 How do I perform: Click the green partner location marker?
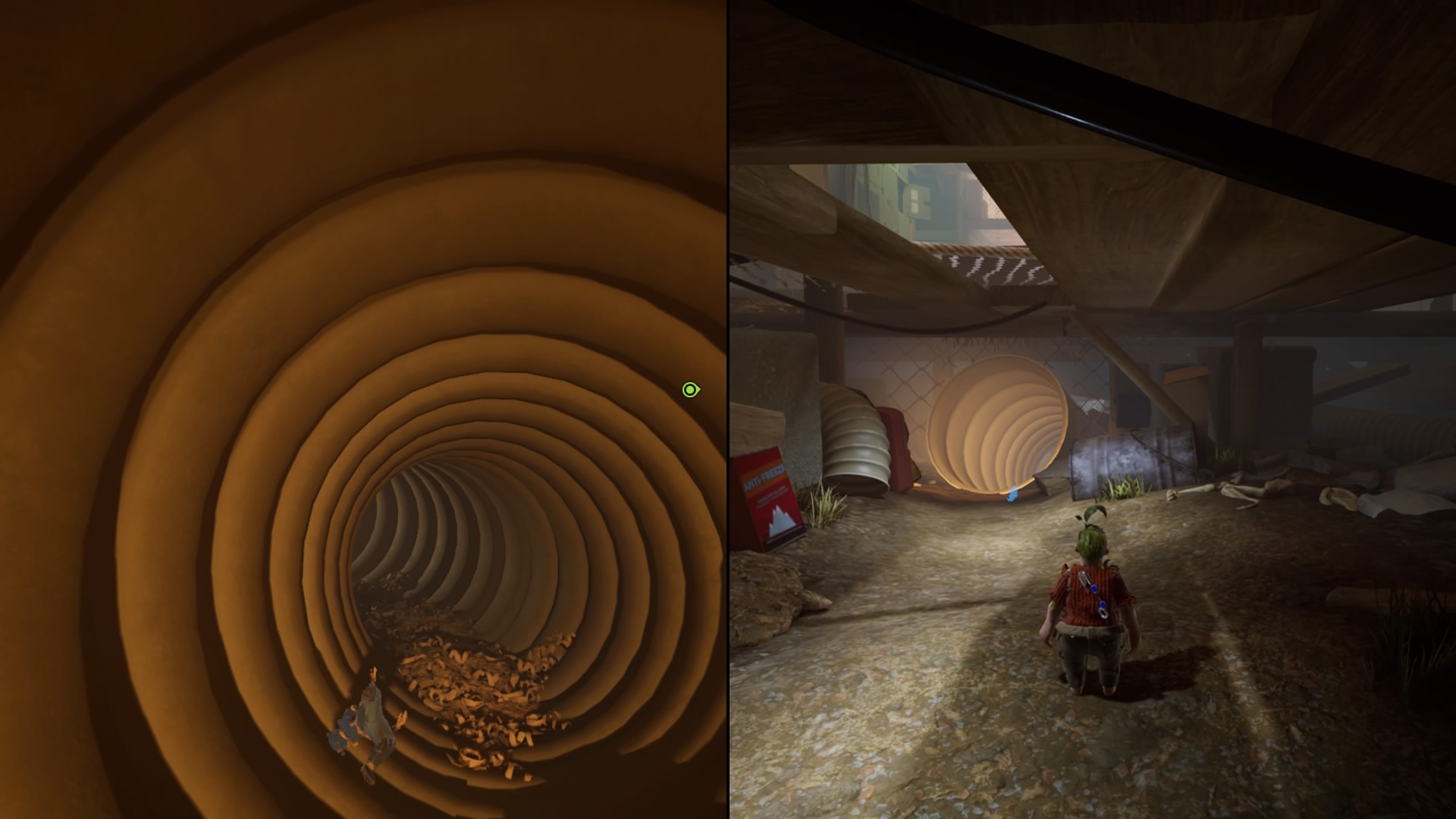(x=690, y=390)
